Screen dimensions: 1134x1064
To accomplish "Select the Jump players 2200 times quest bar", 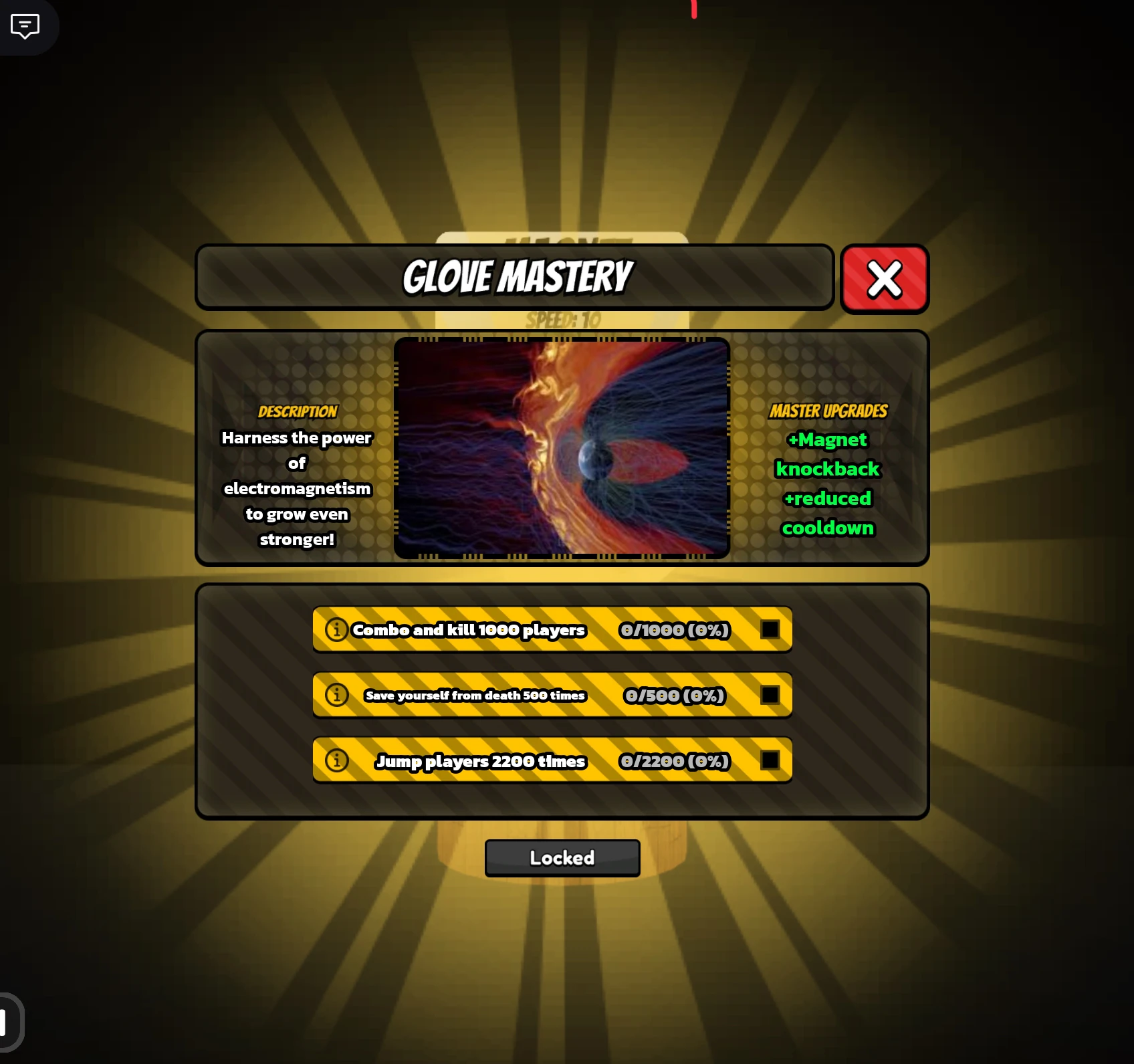I will (481, 760).
